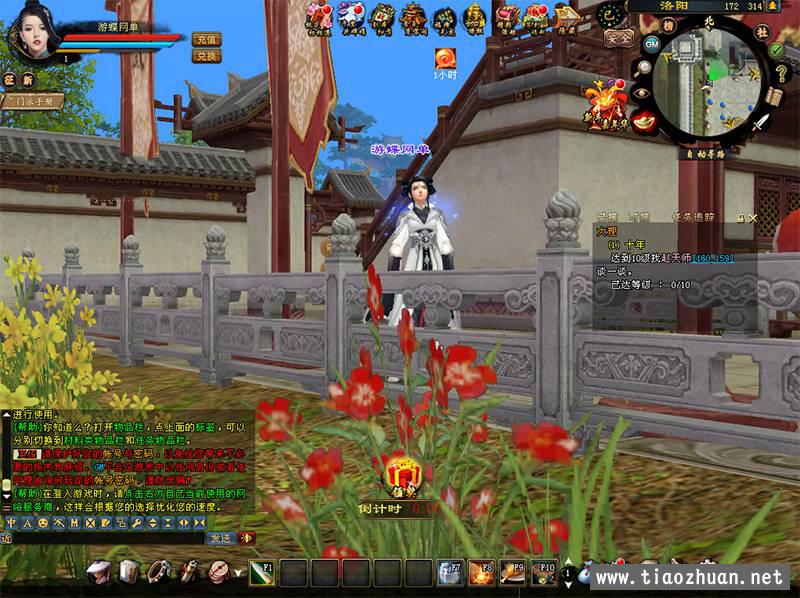Open the 1小时 online reward icon
Screen dimensions: 800x598
coord(444,58)
